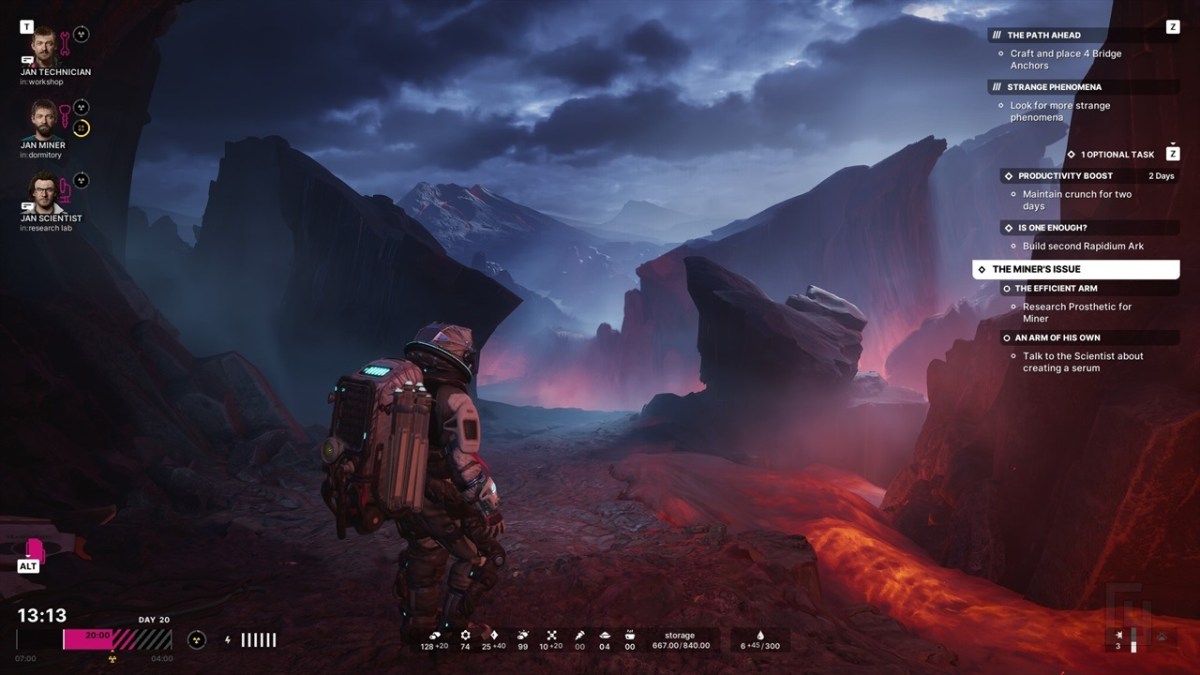Open the Strange Phenomena objective
This screenshot has width=1200, height=675.
tap(1053, 87)
